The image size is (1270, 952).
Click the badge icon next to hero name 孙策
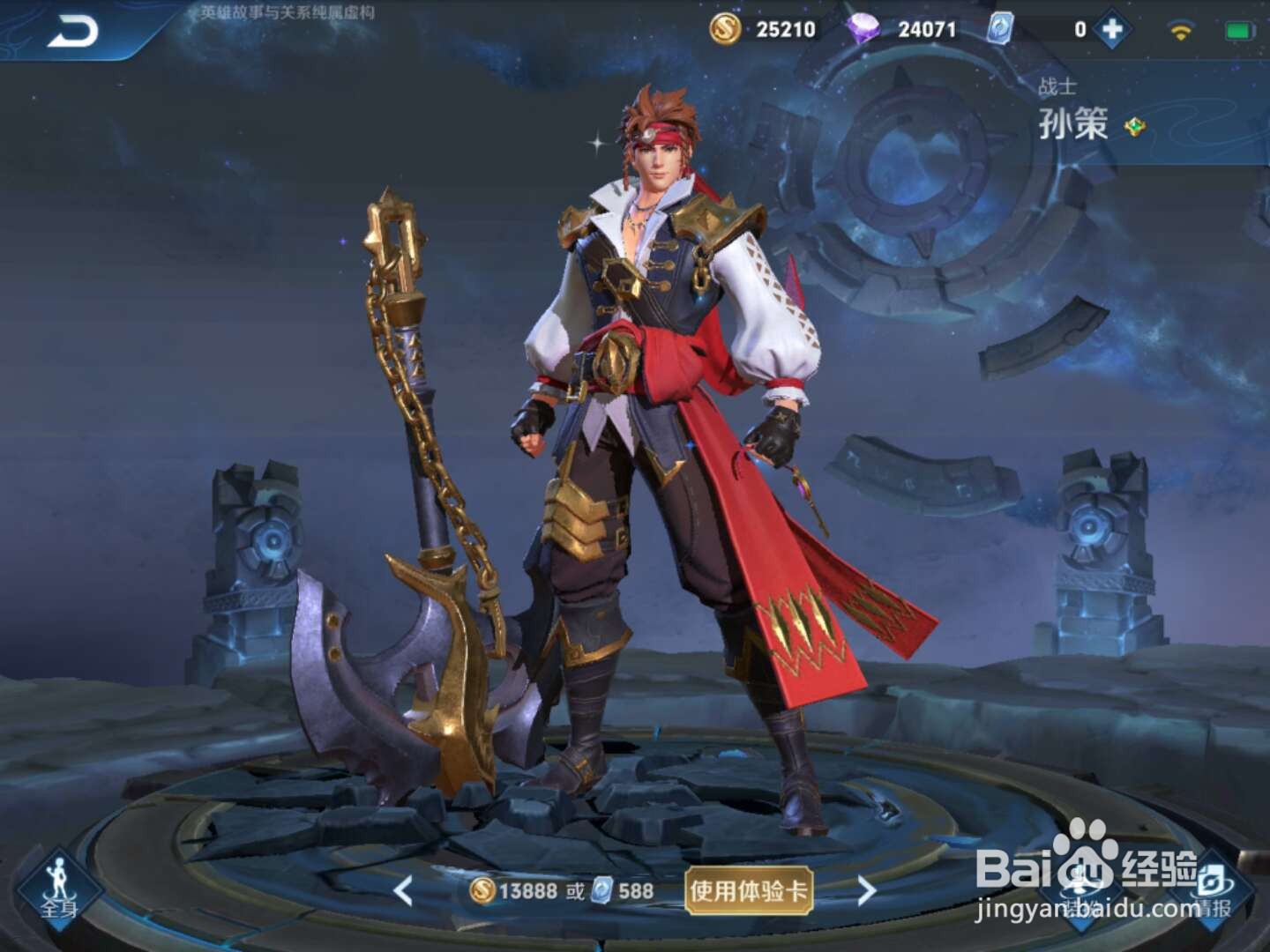tap(1135, 124)
